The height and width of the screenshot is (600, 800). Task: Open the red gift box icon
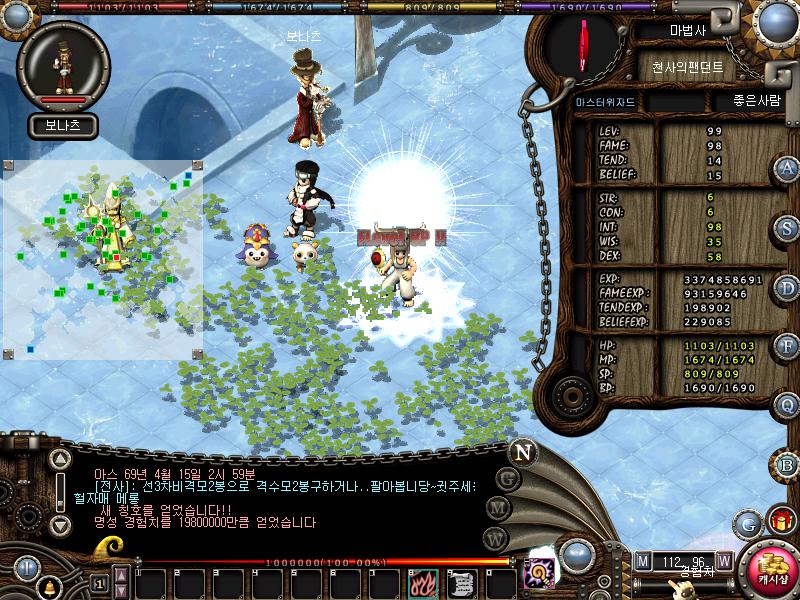click(x=779, y=521)
